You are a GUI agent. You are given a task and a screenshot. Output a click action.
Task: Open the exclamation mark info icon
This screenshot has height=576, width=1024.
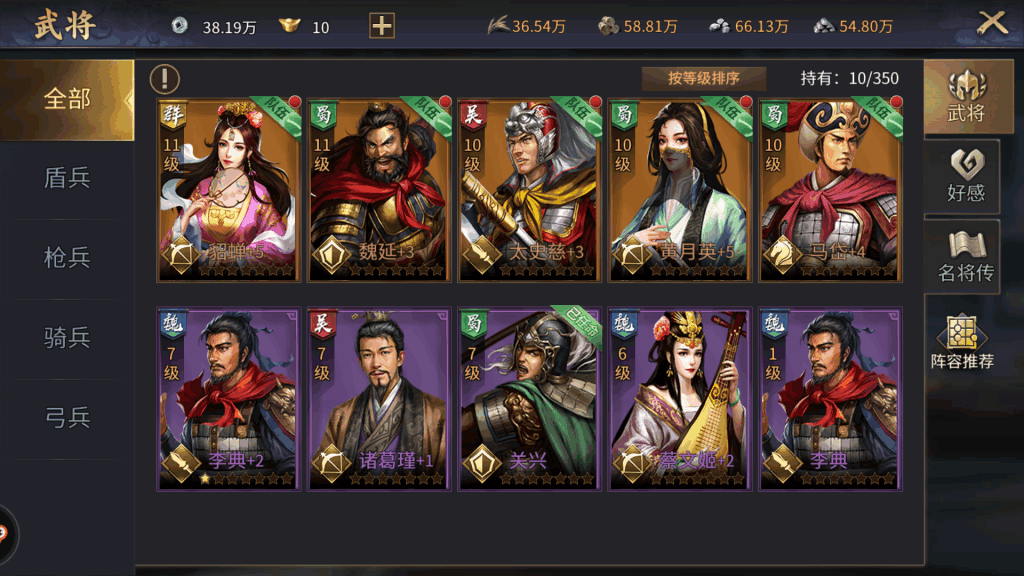(165, 79)
